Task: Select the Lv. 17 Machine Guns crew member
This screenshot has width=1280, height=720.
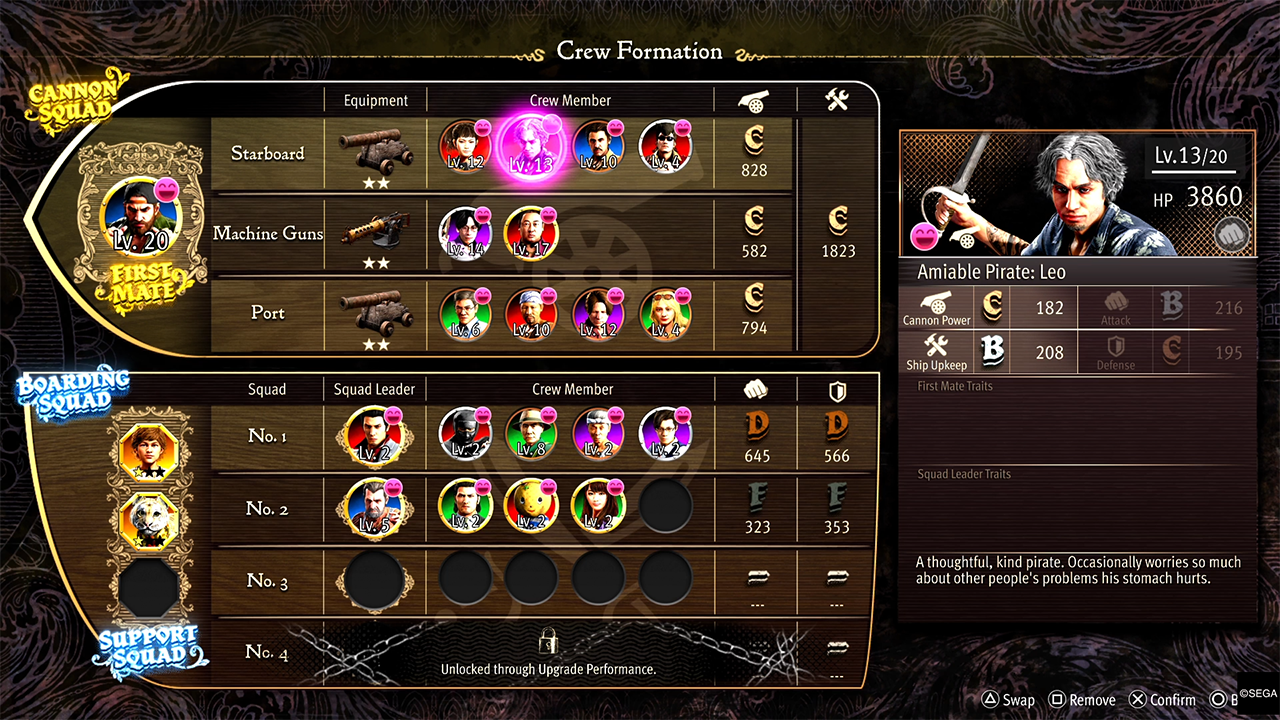Action: (530, 233)
